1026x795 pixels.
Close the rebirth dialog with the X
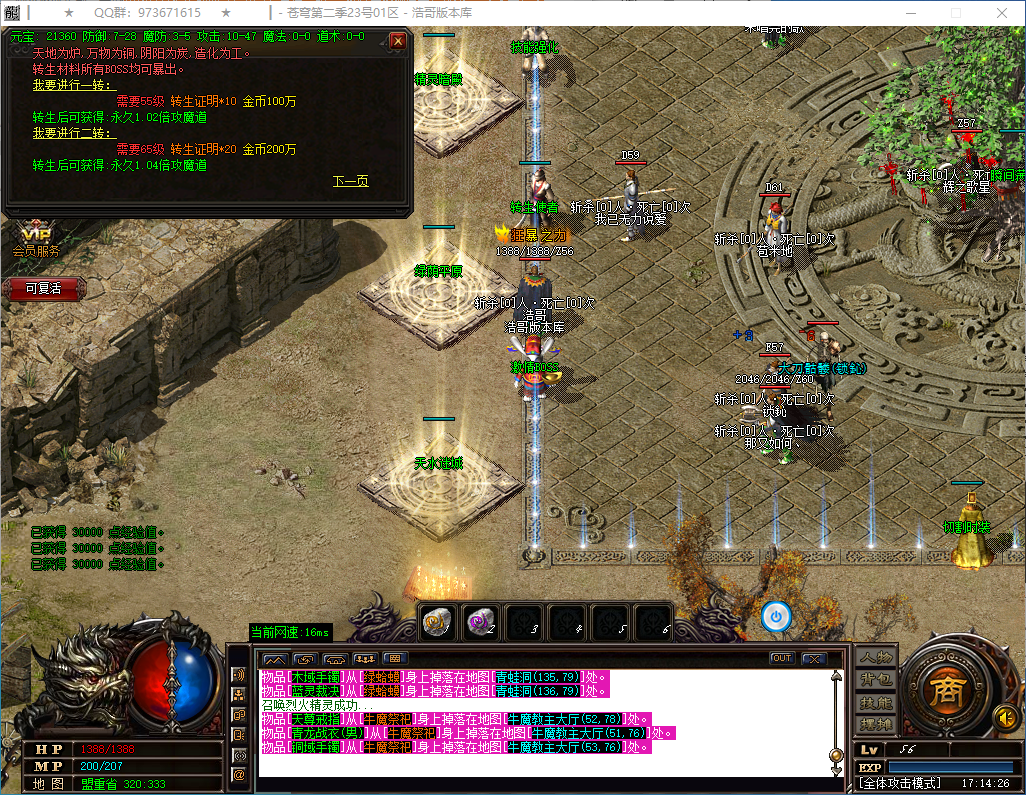pos(398,41)
